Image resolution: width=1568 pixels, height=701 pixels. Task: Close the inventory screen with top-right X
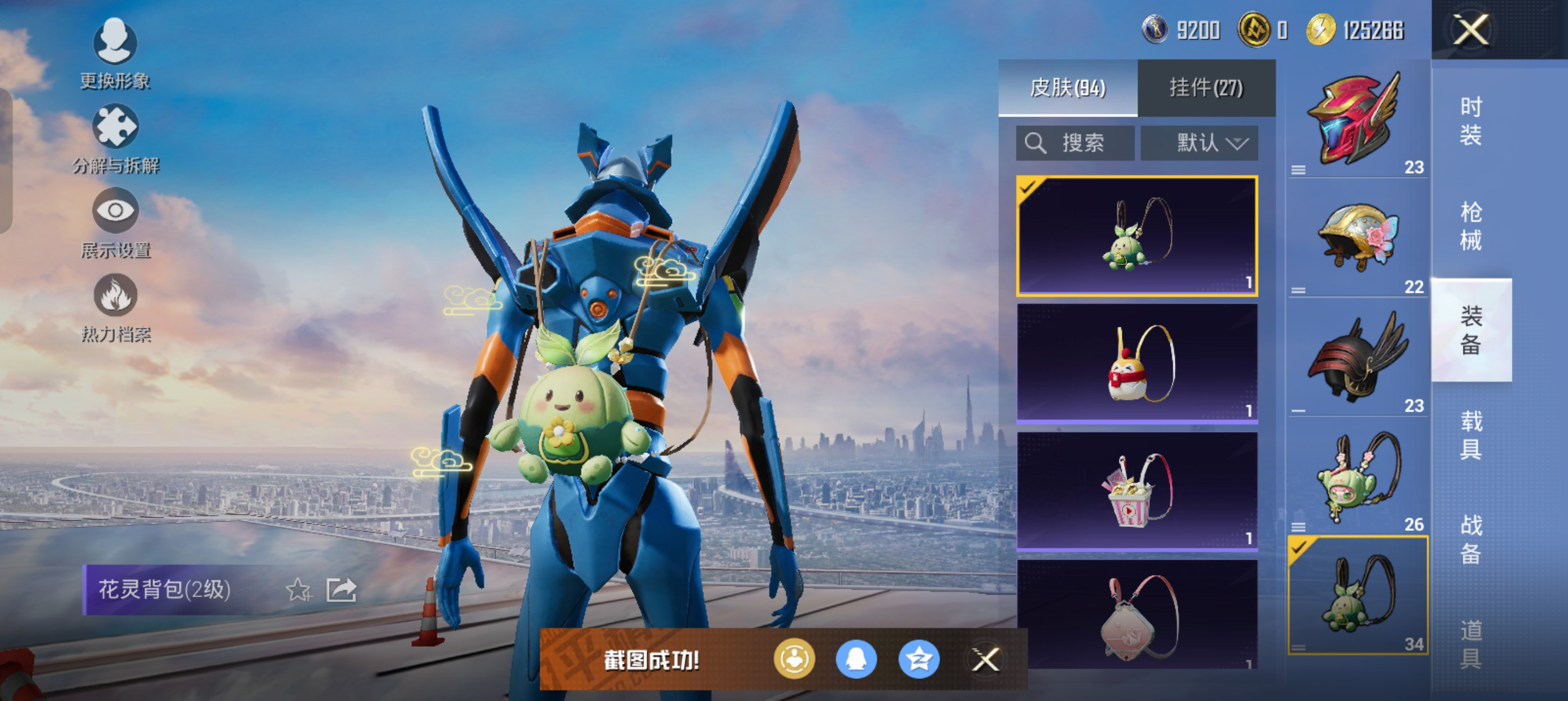tap(1471, 30)
